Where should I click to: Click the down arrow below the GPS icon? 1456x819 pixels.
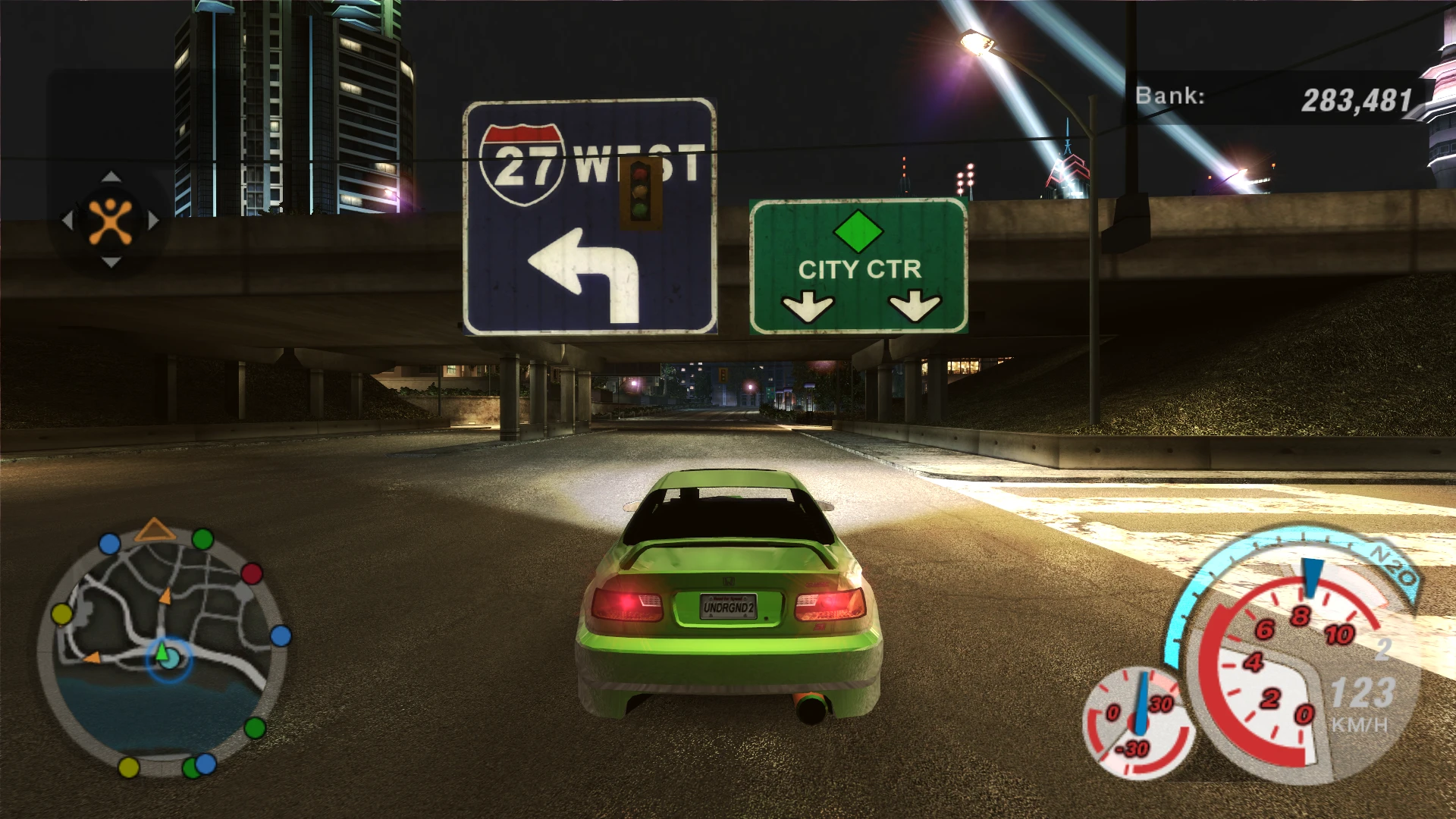click(110, 262)
